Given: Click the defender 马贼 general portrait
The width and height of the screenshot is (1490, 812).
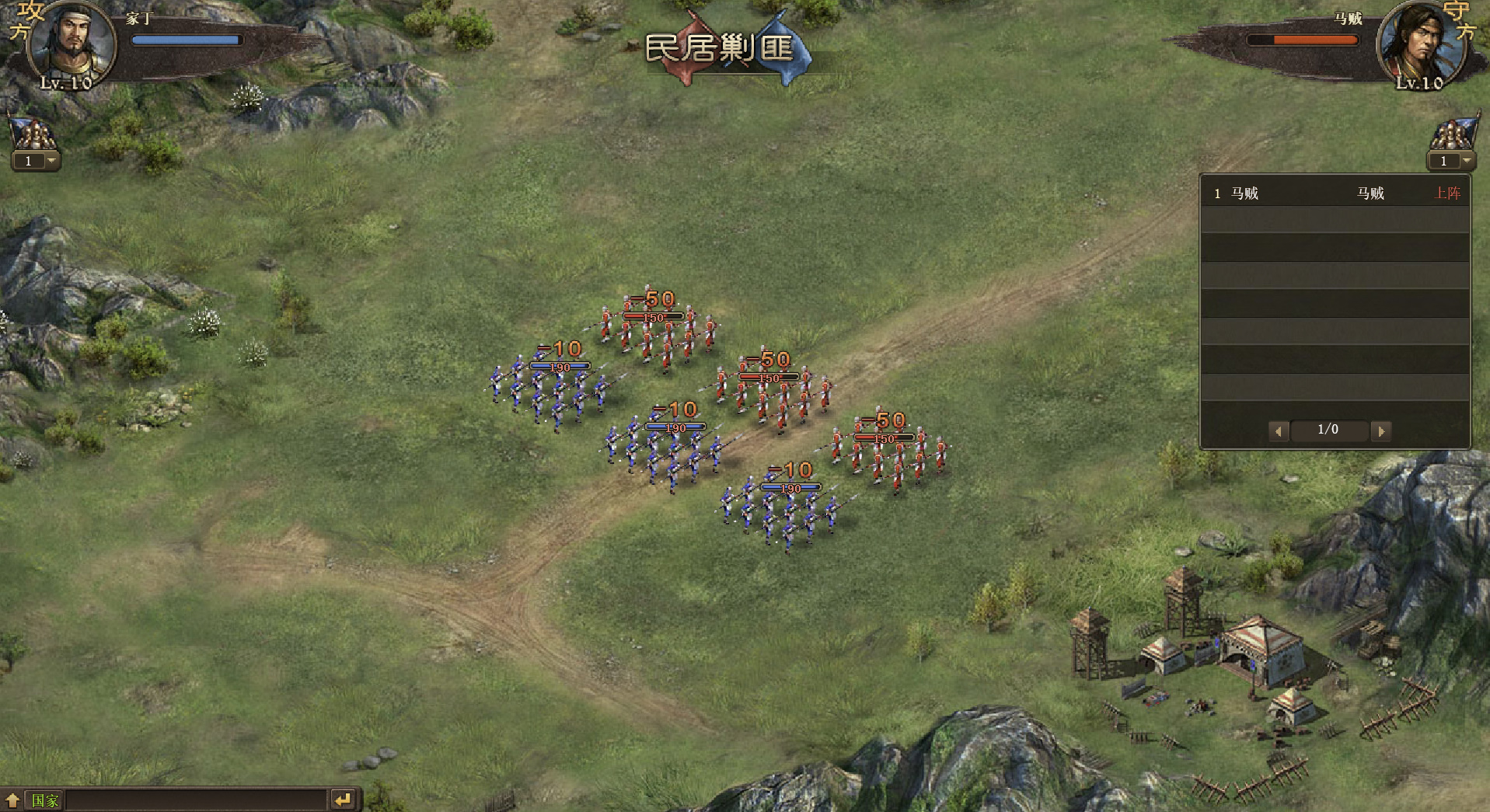Looking at the screenshot, I should click(x=1421, y=44).
